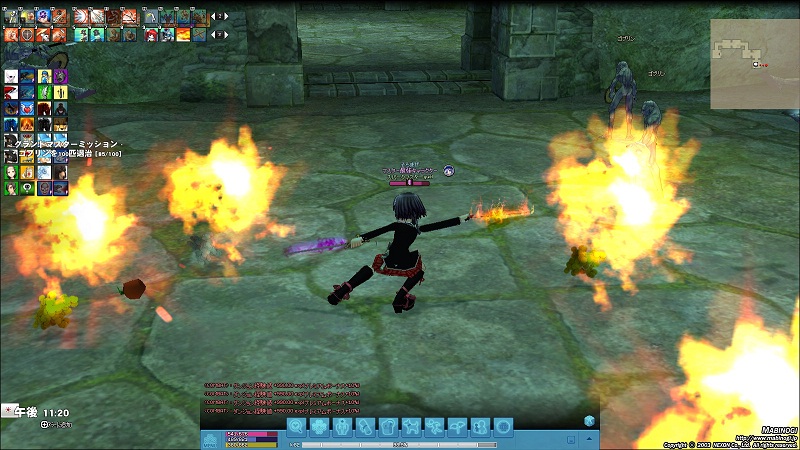Screen dimensions: 800x450
Task: Open the backpack inventory menu icon
Action: pos(389,427)
